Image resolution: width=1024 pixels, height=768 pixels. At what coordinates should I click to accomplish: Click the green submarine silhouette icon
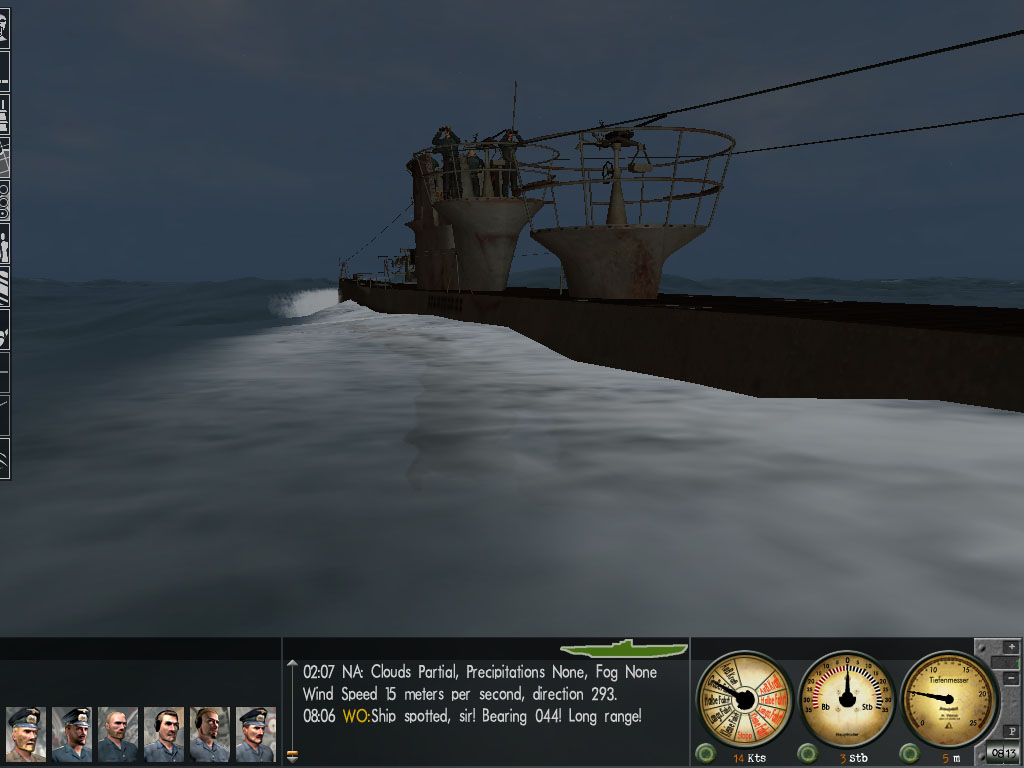[x=624, y=649]
